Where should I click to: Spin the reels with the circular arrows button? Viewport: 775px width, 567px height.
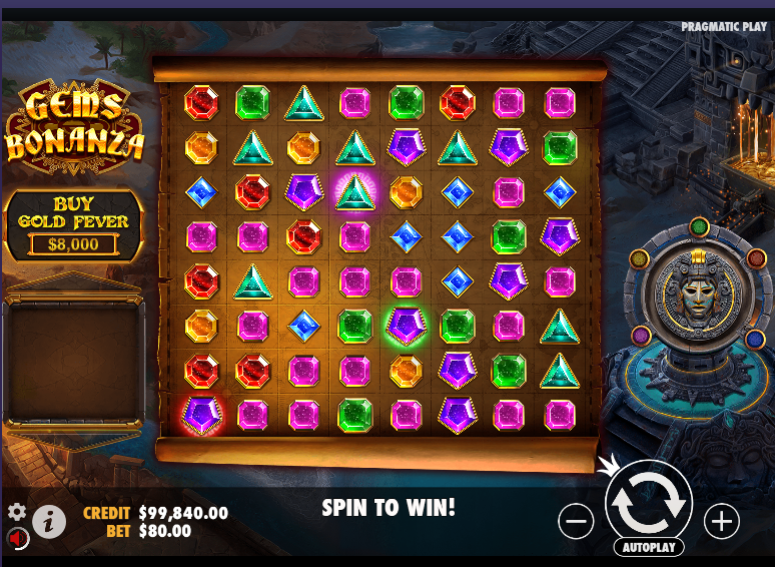point(648,506)
